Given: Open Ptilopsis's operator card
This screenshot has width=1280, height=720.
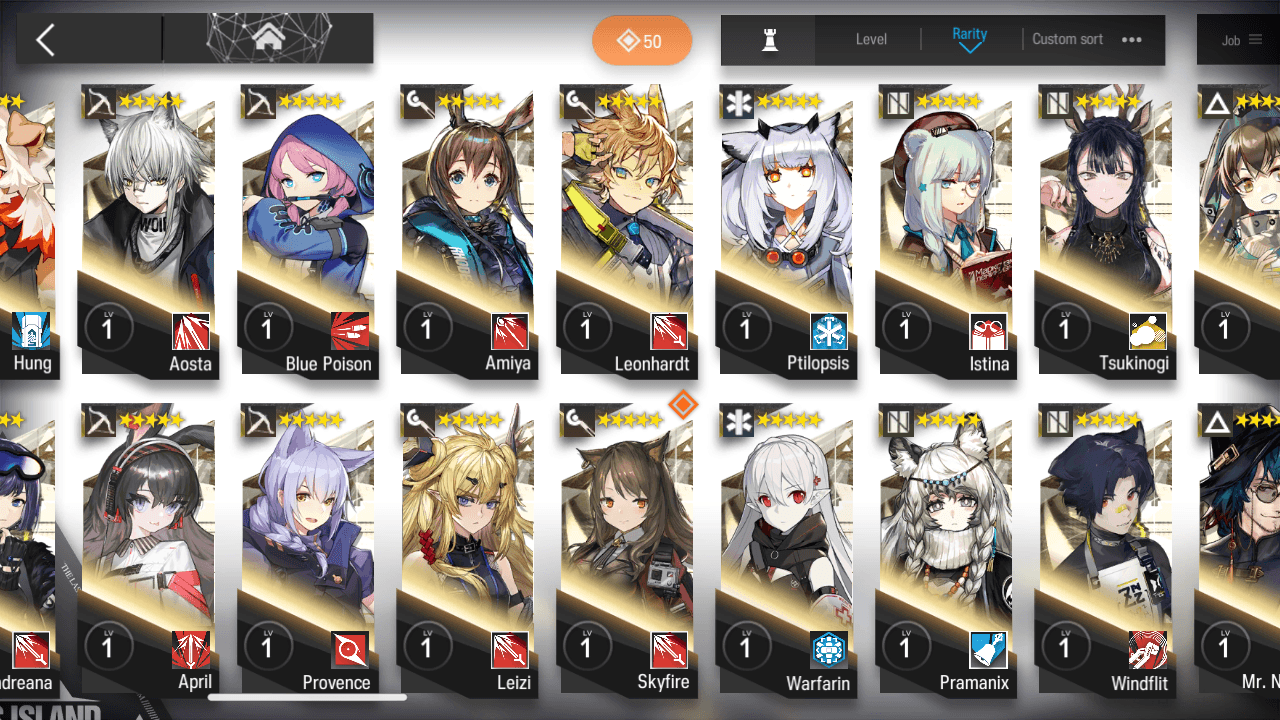Looking at the screenshot, I should pyautogui.click(x=786, y=230).
